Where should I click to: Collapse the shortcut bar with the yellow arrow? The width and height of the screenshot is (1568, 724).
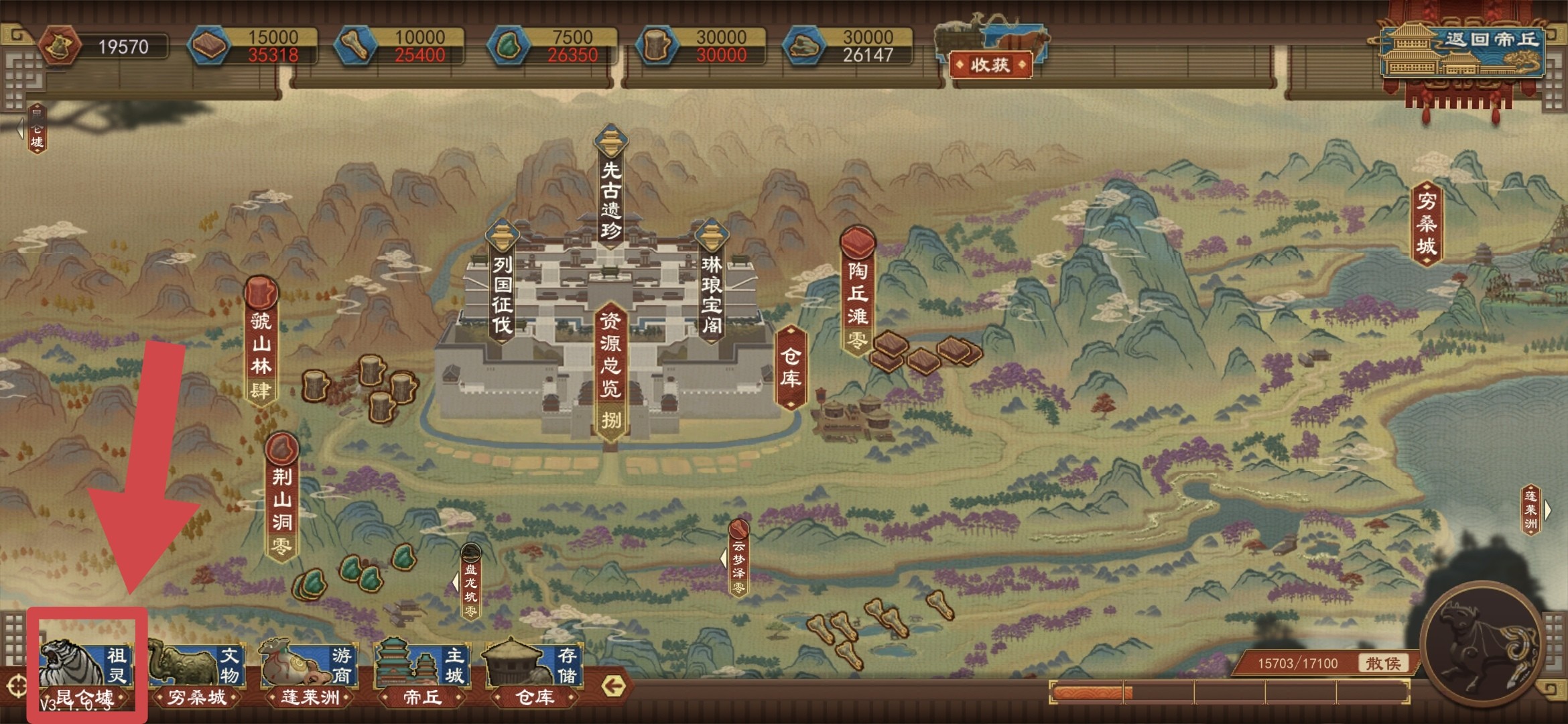614,686
